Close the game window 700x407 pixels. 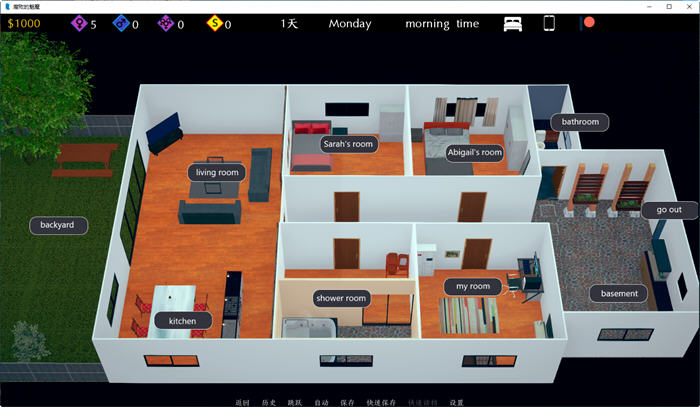point(684,7)
